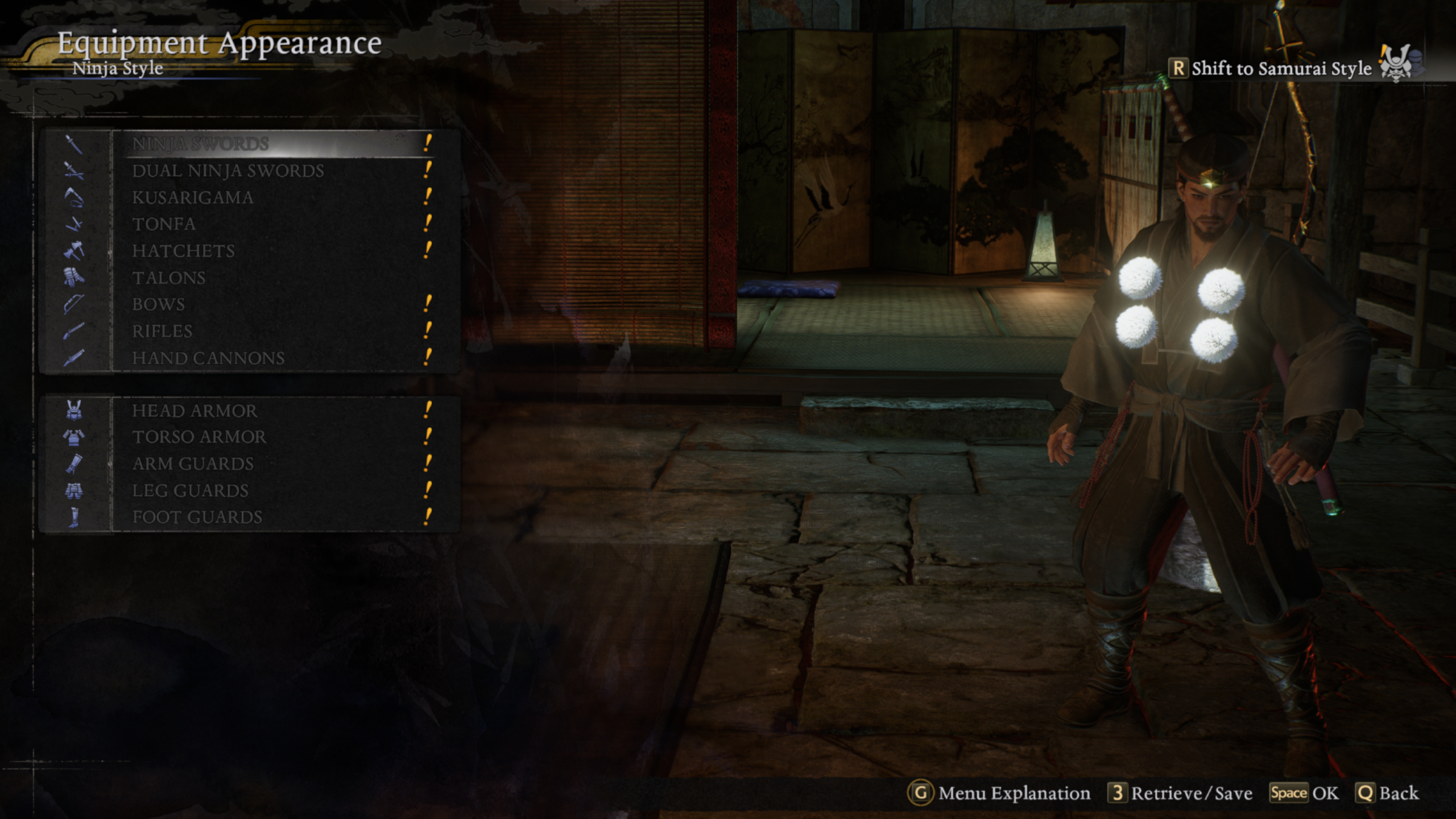Select the Arm Guards entry
This screenshot has width=1456, height=819.
[193, 464]
